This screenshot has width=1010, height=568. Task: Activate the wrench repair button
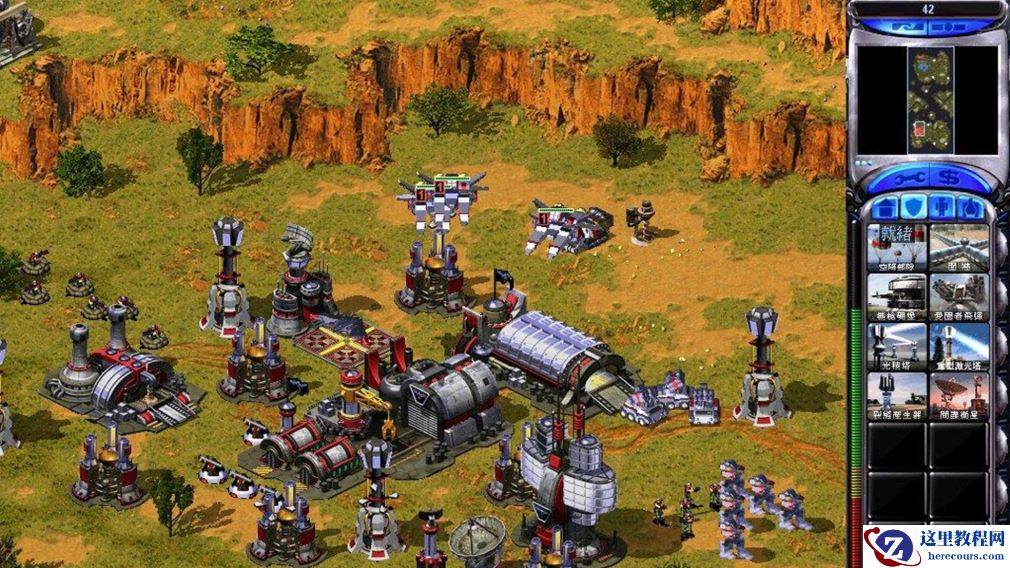coord(907,176)
